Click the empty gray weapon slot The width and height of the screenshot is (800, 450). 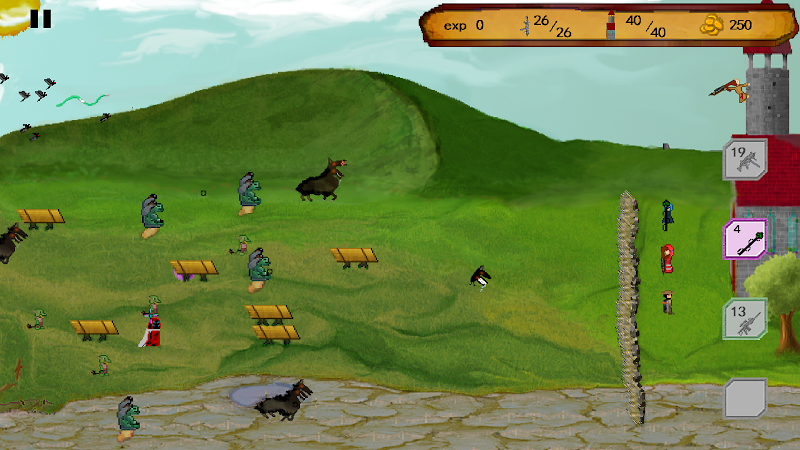click(745, 398)
